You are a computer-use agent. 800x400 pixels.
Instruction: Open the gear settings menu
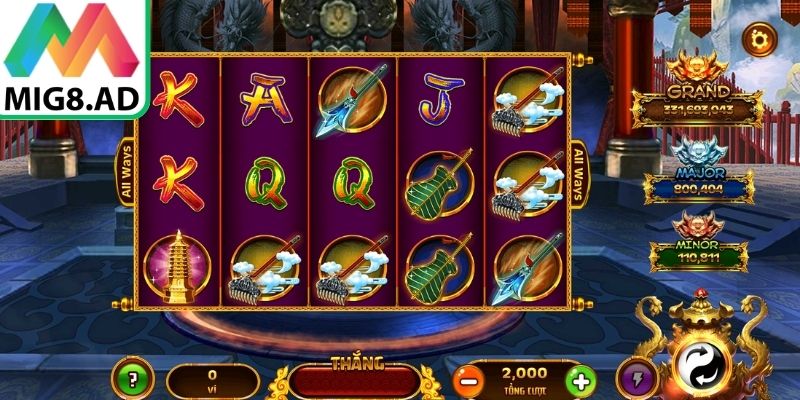(760, 39)
